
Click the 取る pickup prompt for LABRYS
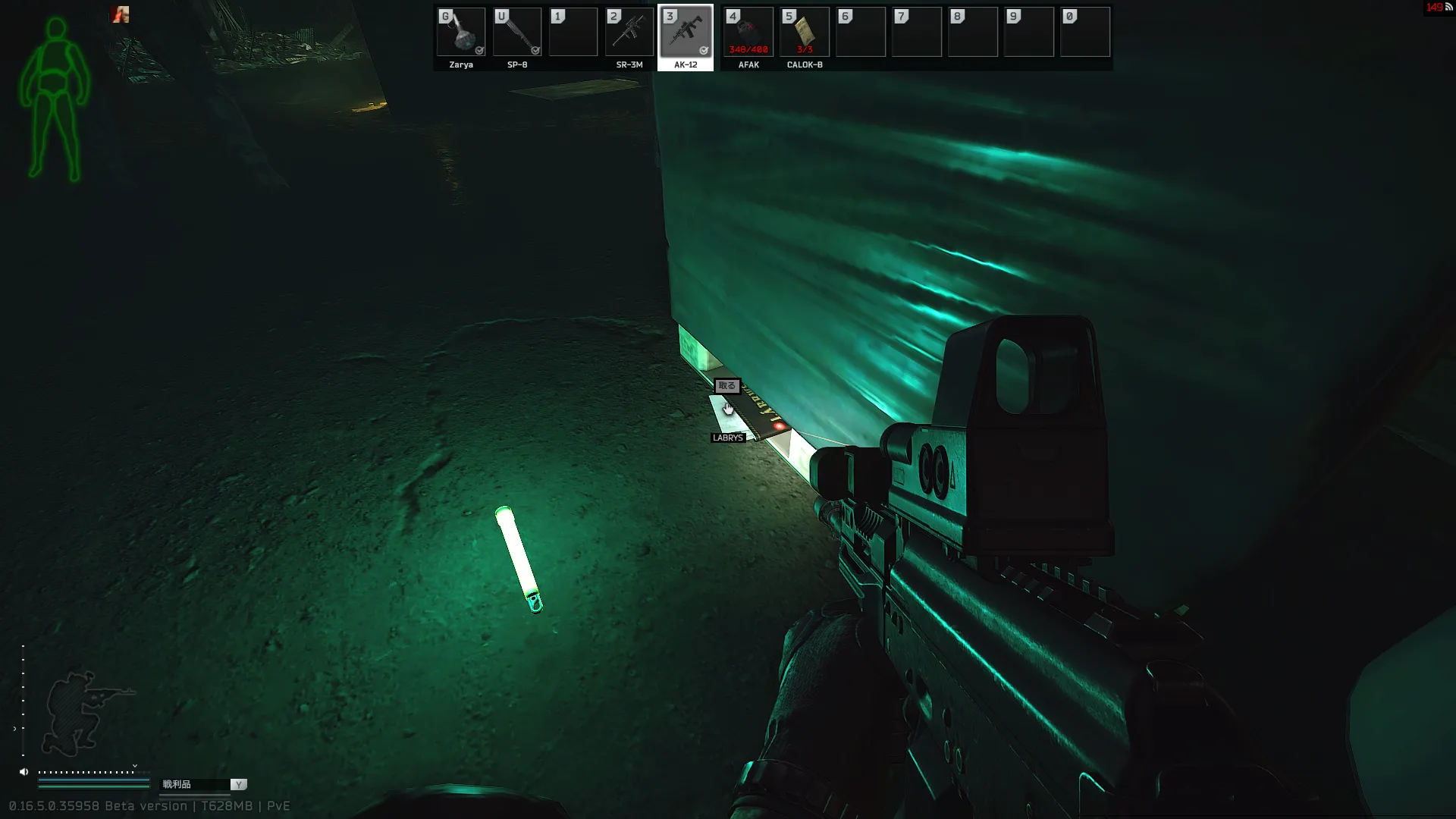pos(726,386)
